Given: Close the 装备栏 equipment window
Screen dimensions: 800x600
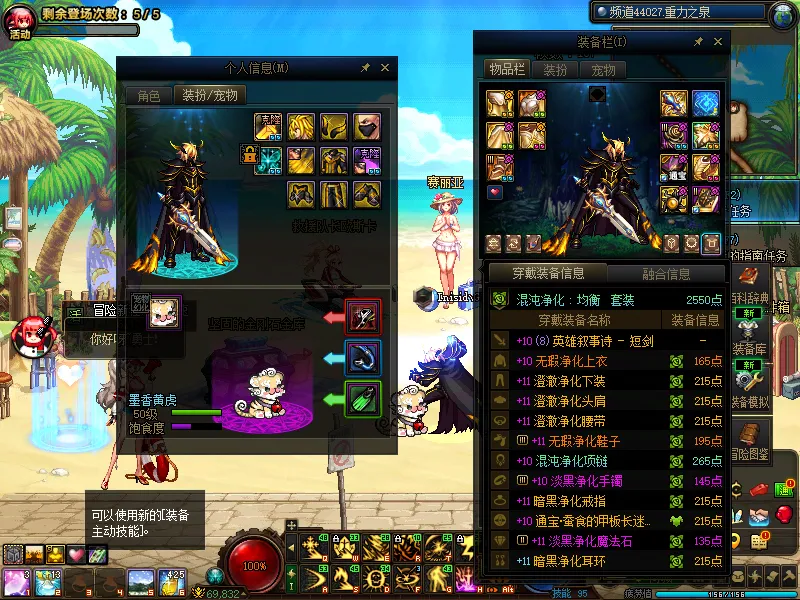Looking at the screenshot, I should coord(716,43).
